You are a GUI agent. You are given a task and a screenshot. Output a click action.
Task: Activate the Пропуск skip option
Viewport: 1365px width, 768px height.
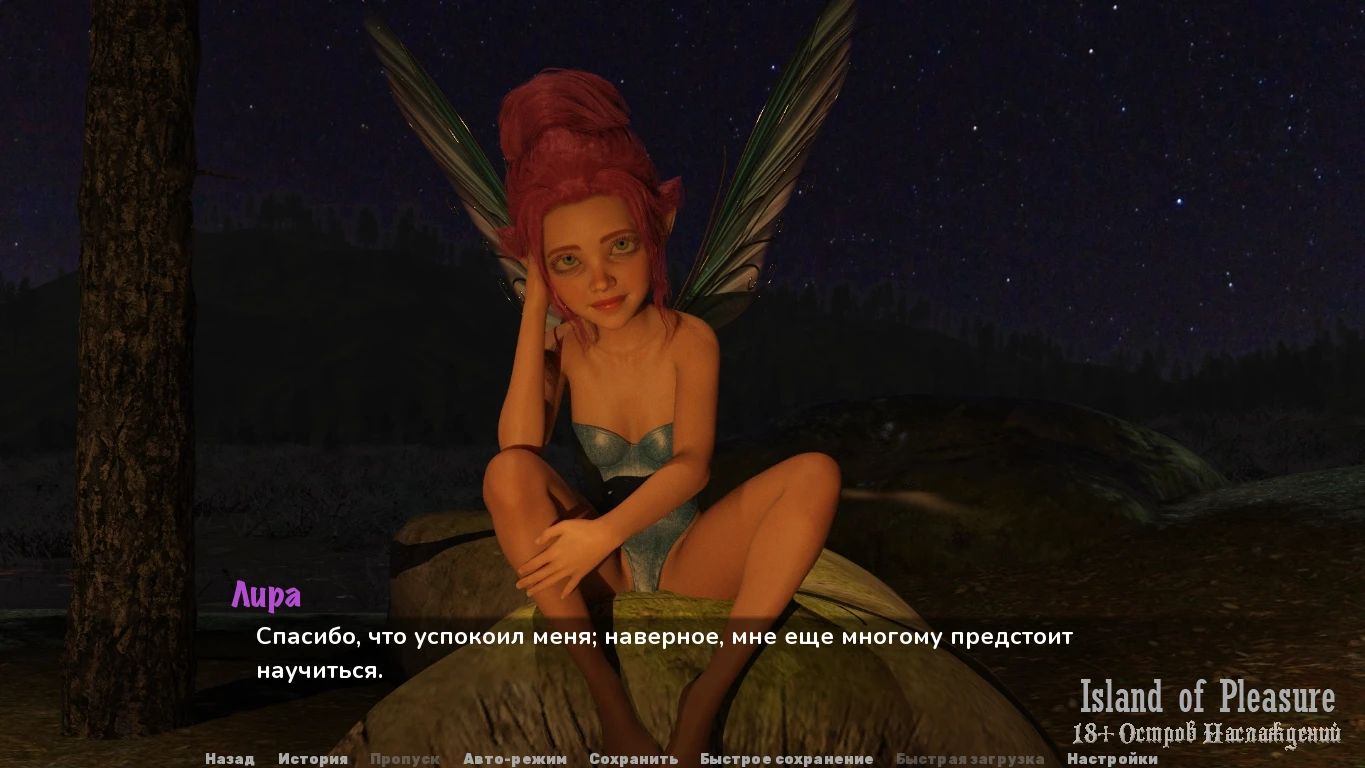point(404,759)
